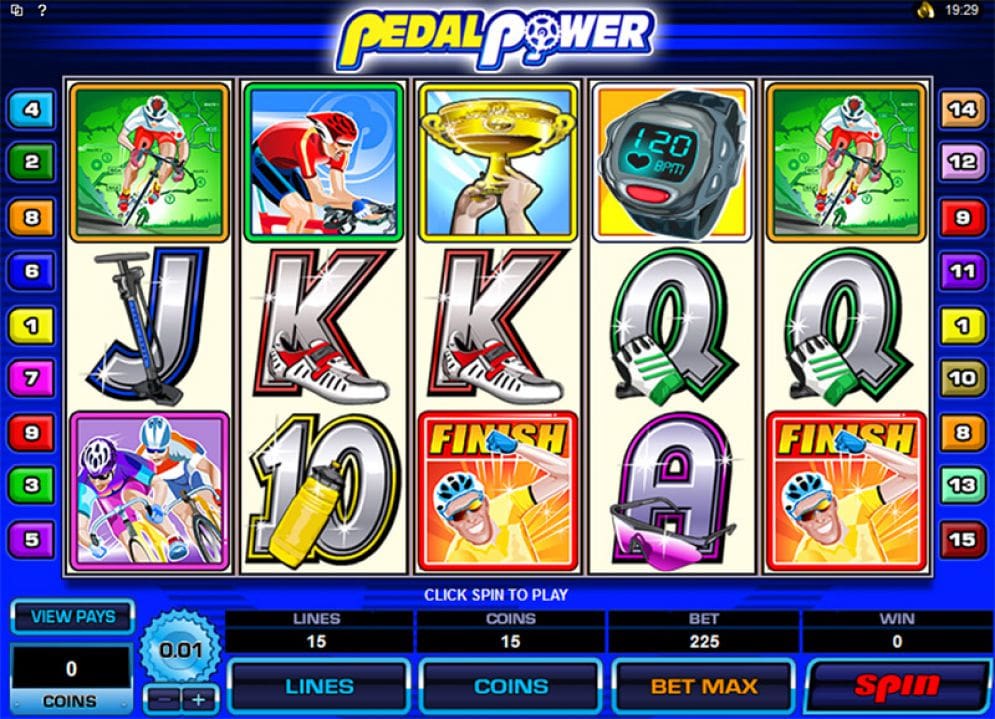Increase coin size with the plus button
The image size is (995, 719).
pyautogui.click(x=198, y=698)
